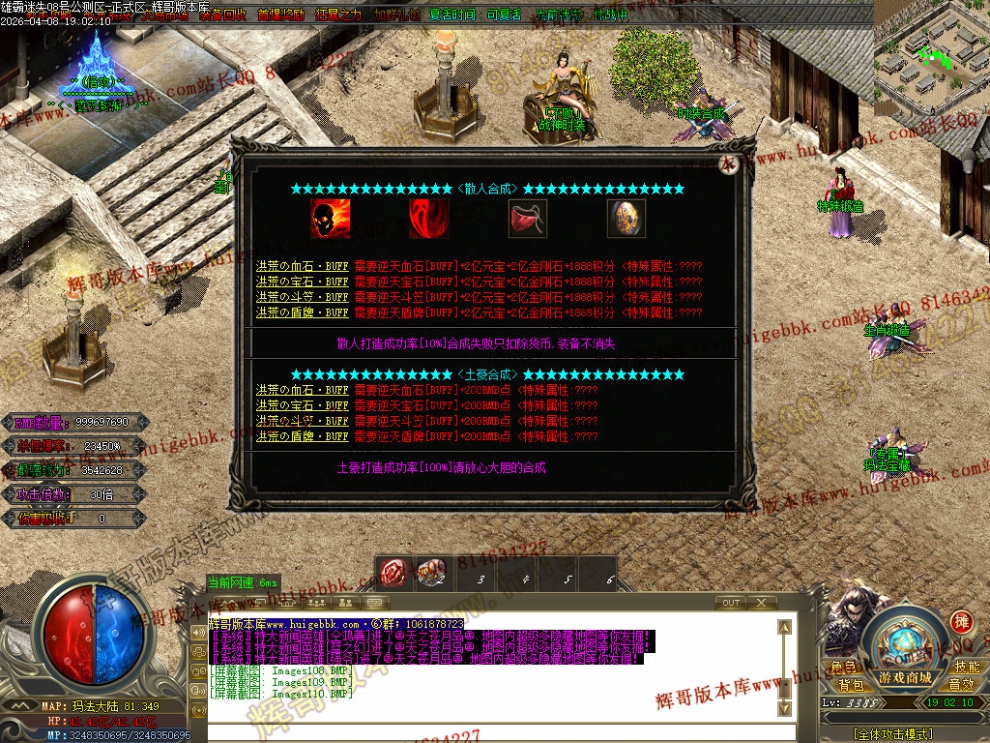Screen dimensions: 990x743
Task: Click the OUT button above chat
Action: pyautogui.click(x=731, y=603)
